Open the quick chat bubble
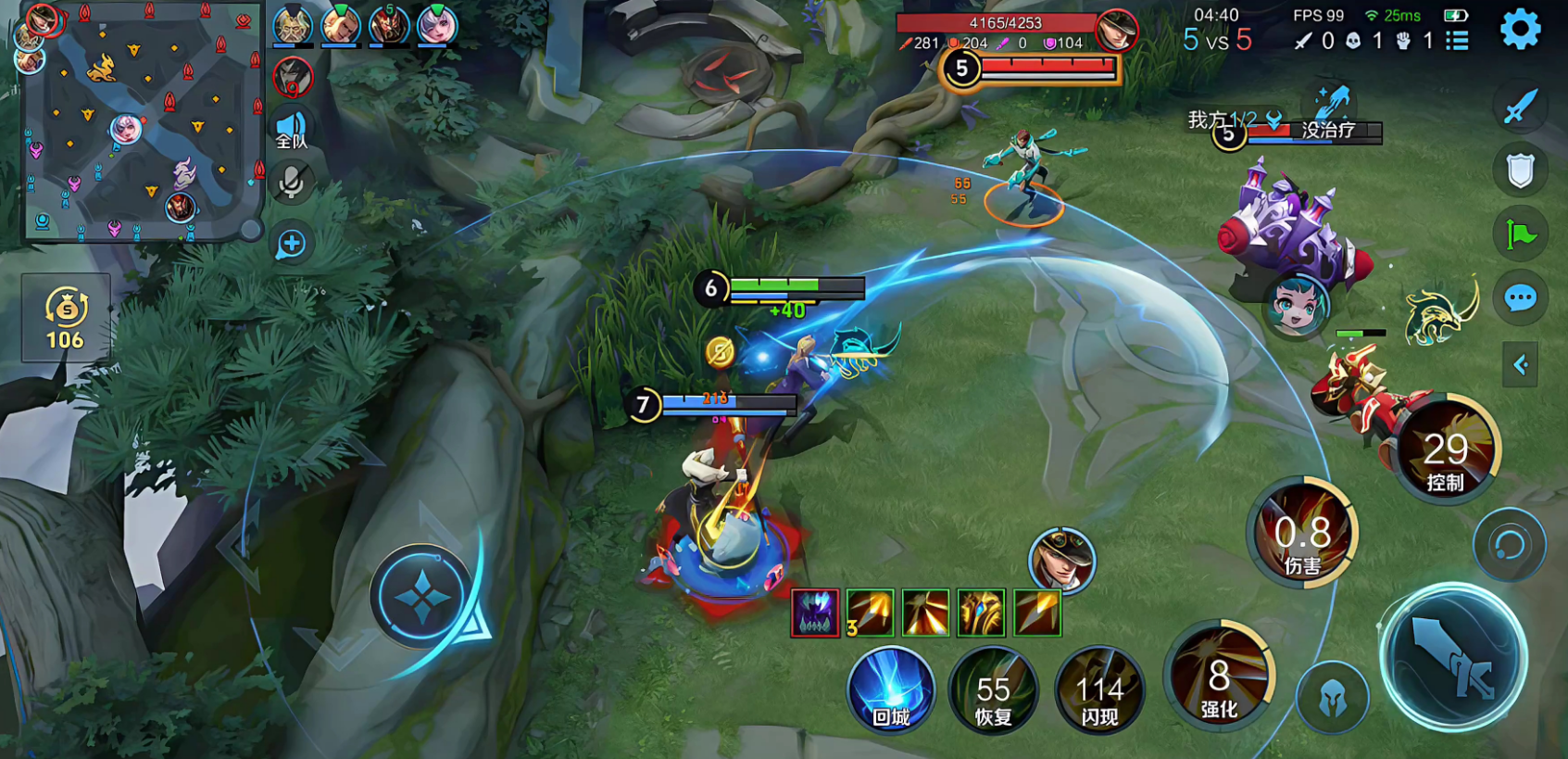Screen dimensions: 1568x759 1520,298
